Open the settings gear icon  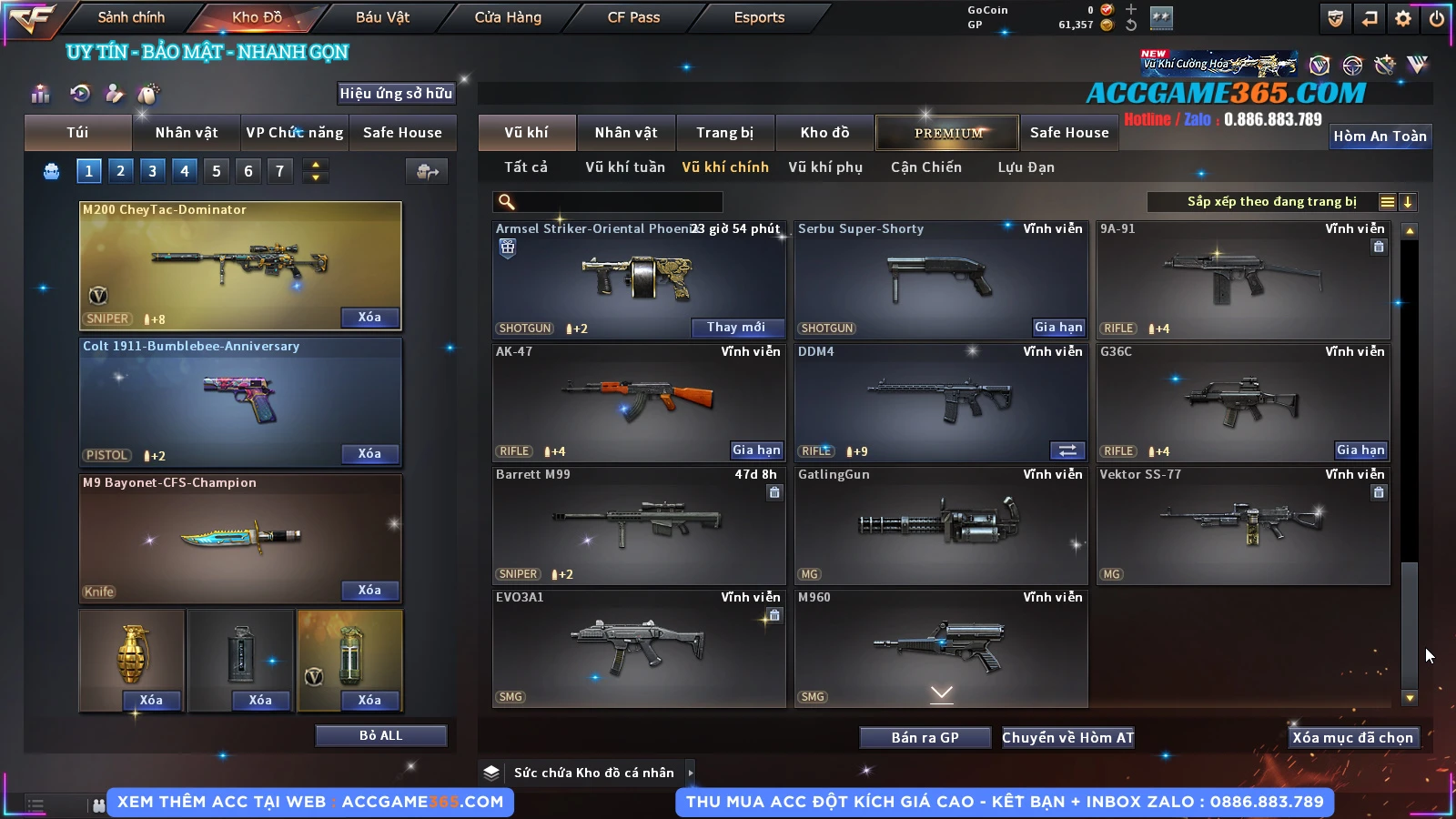click(x=1403, y=18)
